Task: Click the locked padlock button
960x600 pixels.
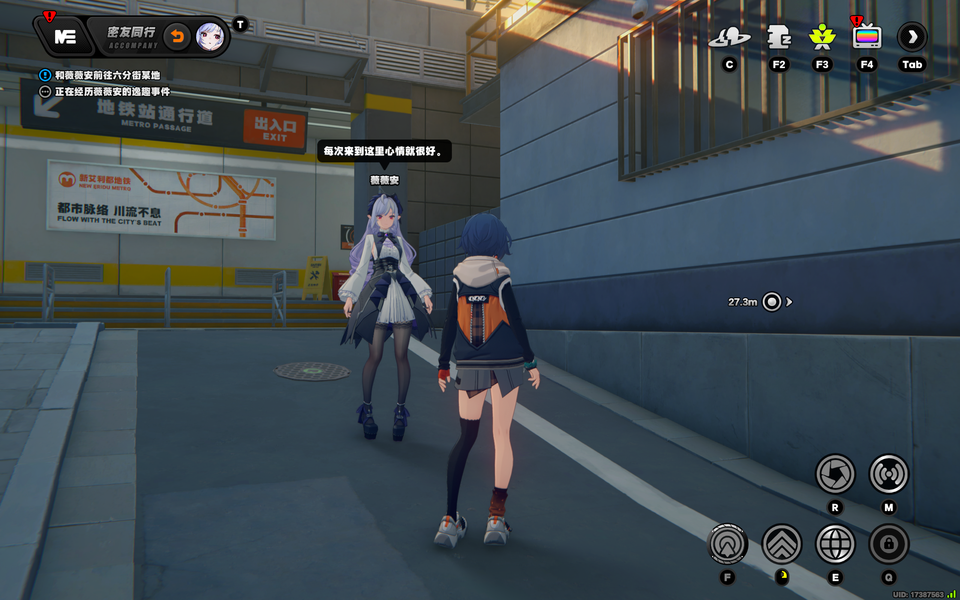Action: point(888,544)
